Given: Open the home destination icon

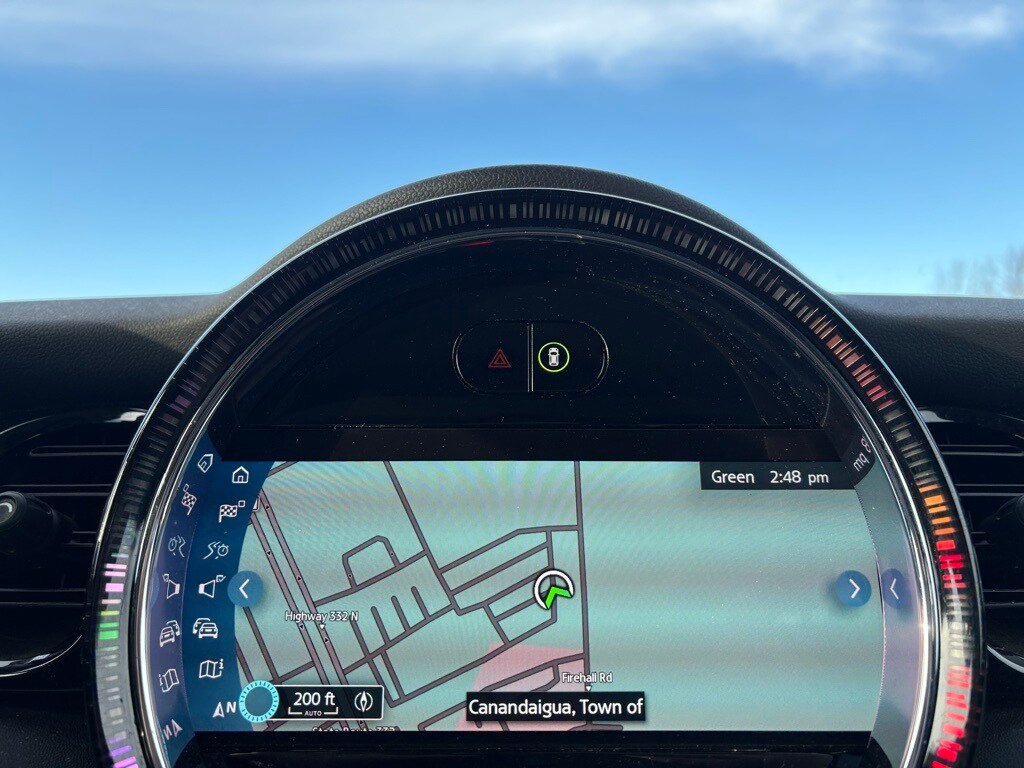Looking at the screenshot, I should (x=240, y=474).
